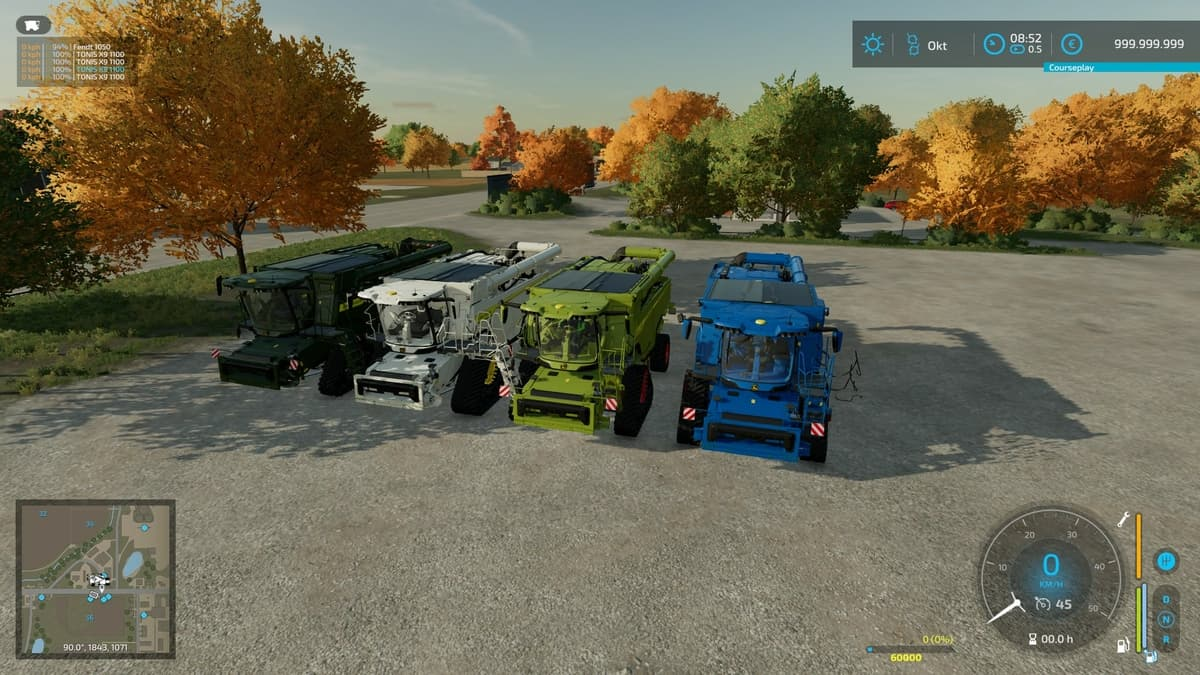Click the euro money icon
1200x675 pixels.
click(1072, 44)
